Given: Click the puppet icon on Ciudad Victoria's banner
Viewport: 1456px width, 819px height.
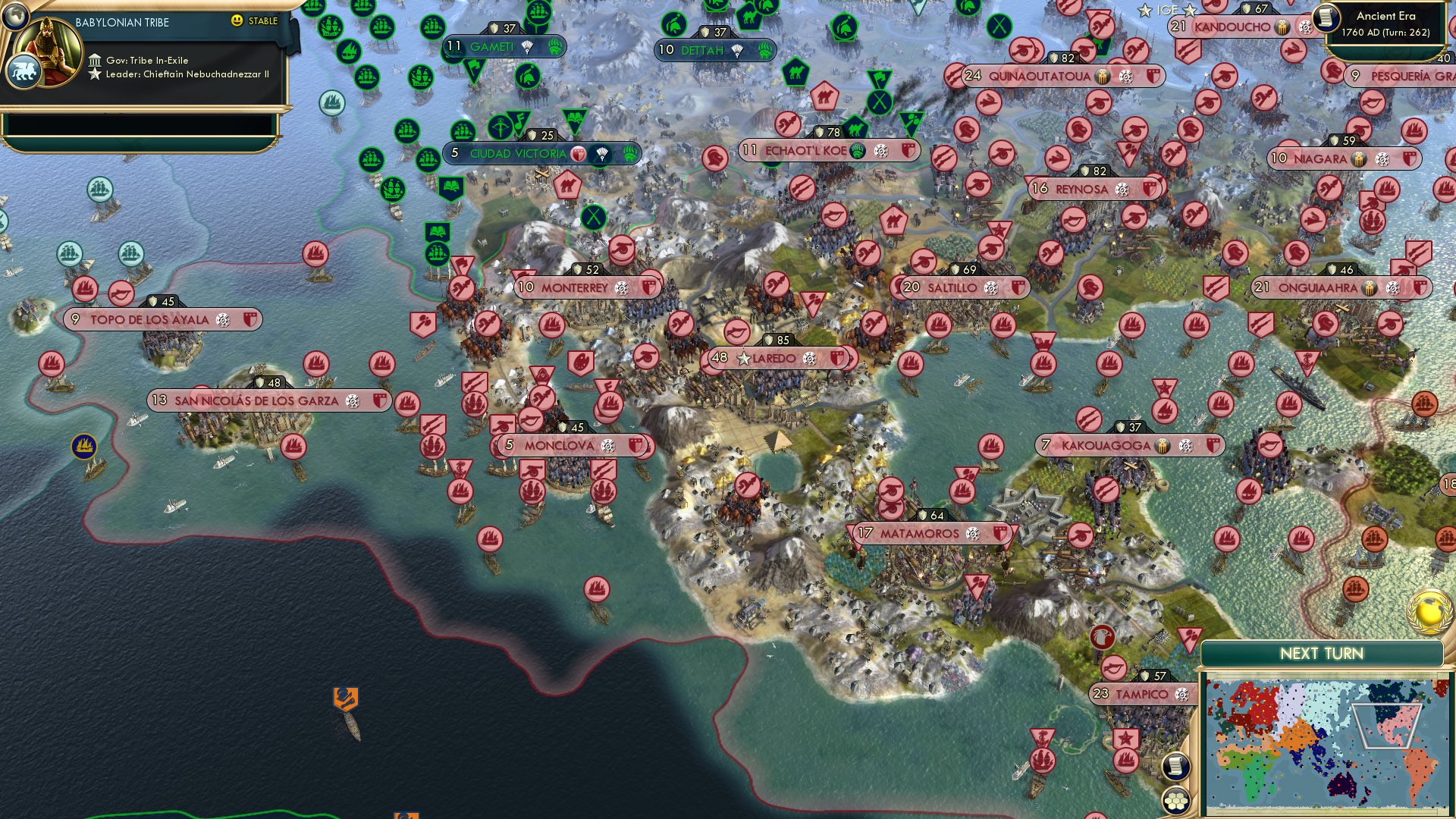Looking at the screenshot, I should [x=601, y=155].
